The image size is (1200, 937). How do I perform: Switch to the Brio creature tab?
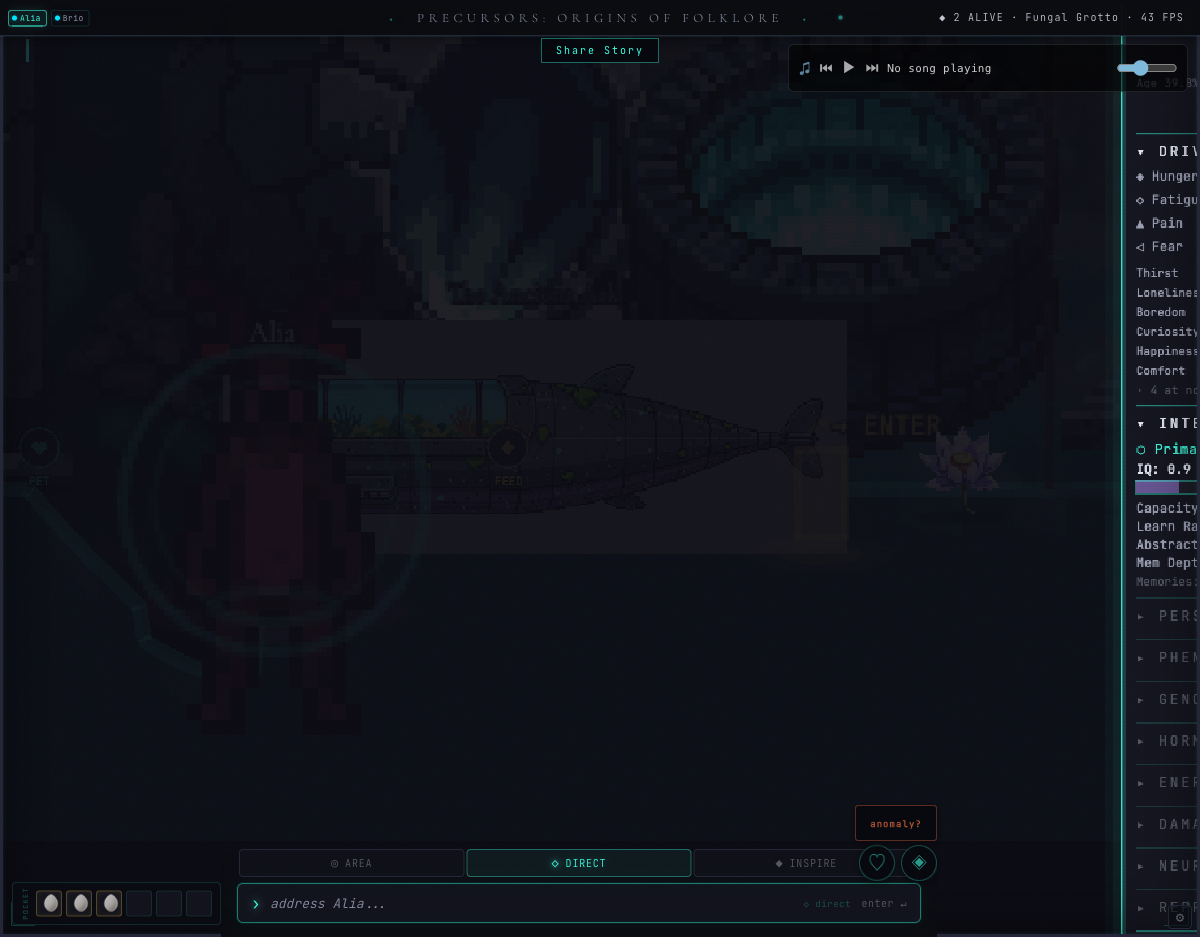70,18
